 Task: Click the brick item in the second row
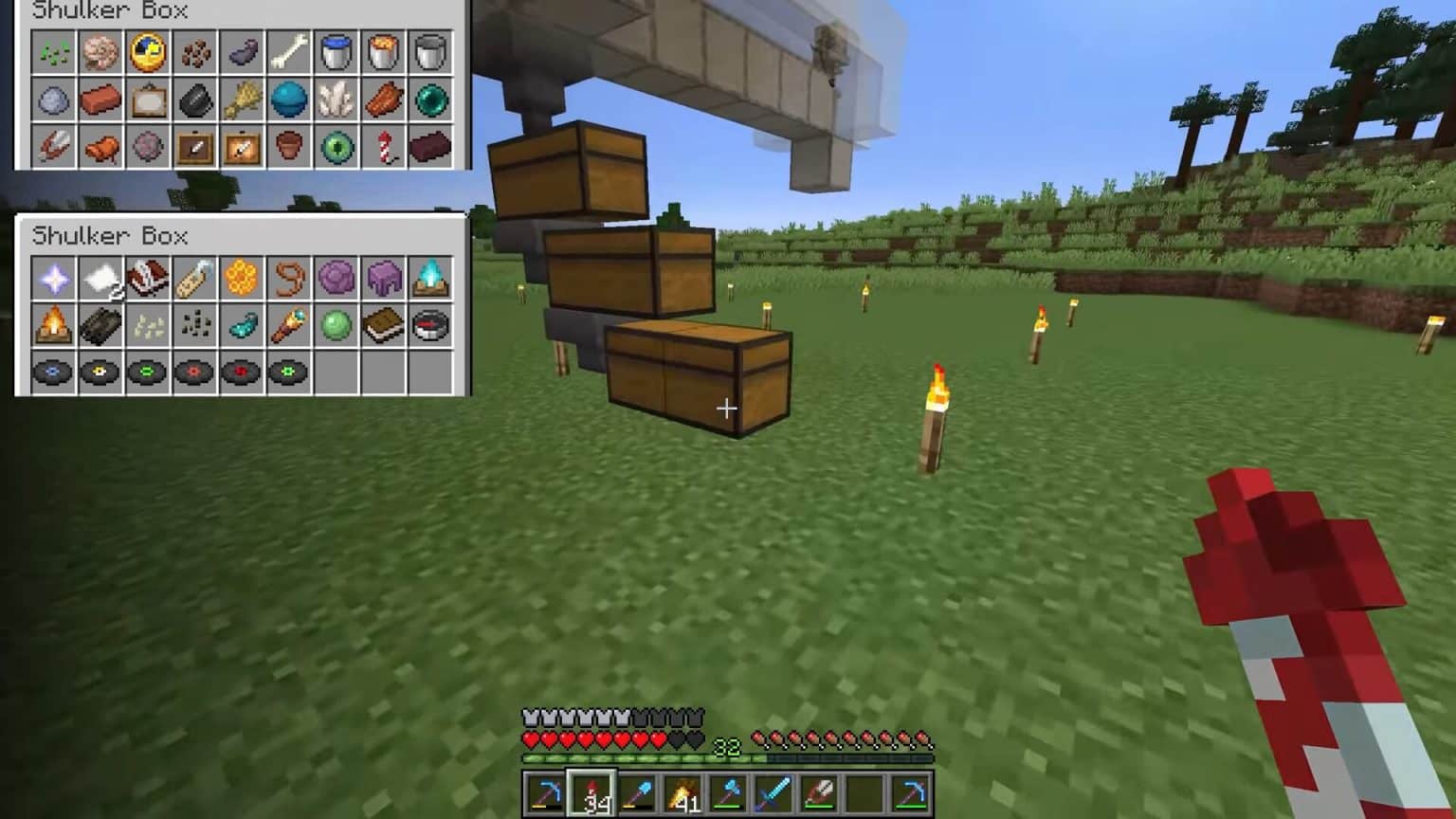[100, 100]
